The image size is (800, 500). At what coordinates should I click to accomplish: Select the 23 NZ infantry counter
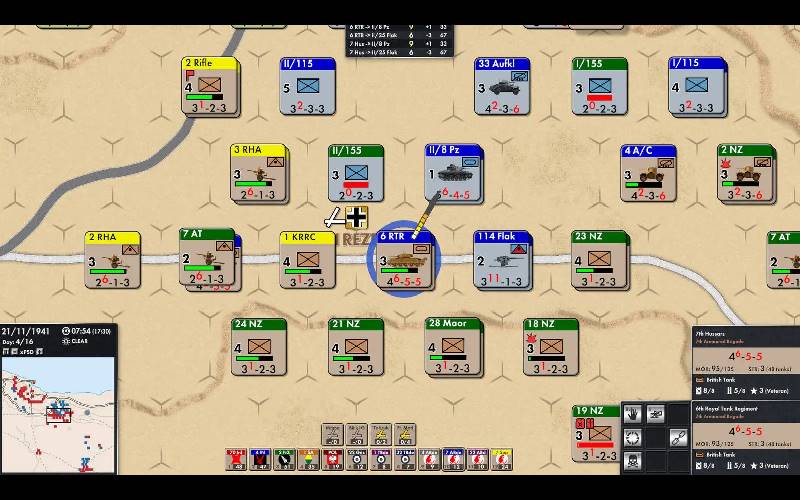[599, 260]
